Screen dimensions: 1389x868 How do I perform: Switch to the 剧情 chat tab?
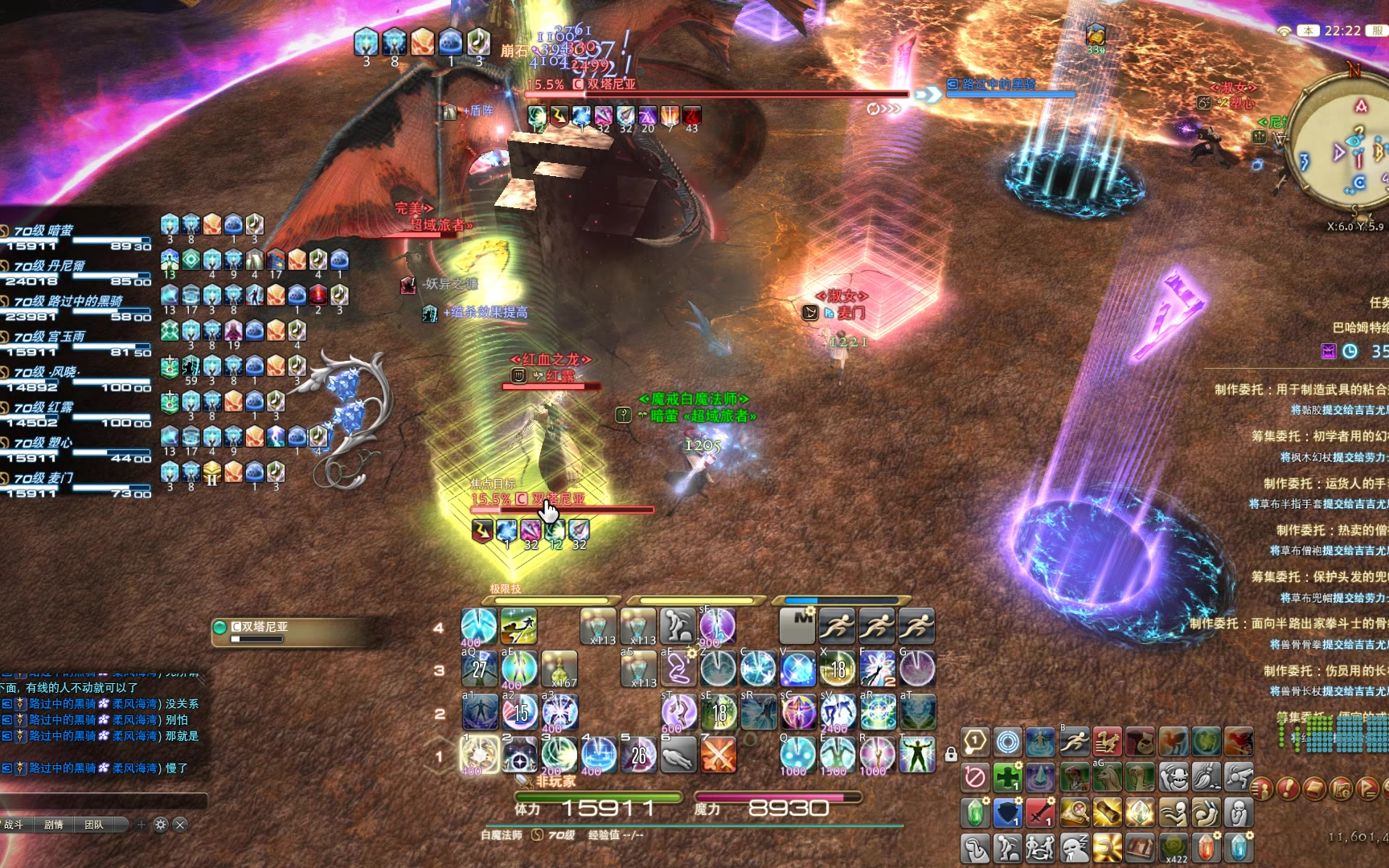tap(54, 825)
